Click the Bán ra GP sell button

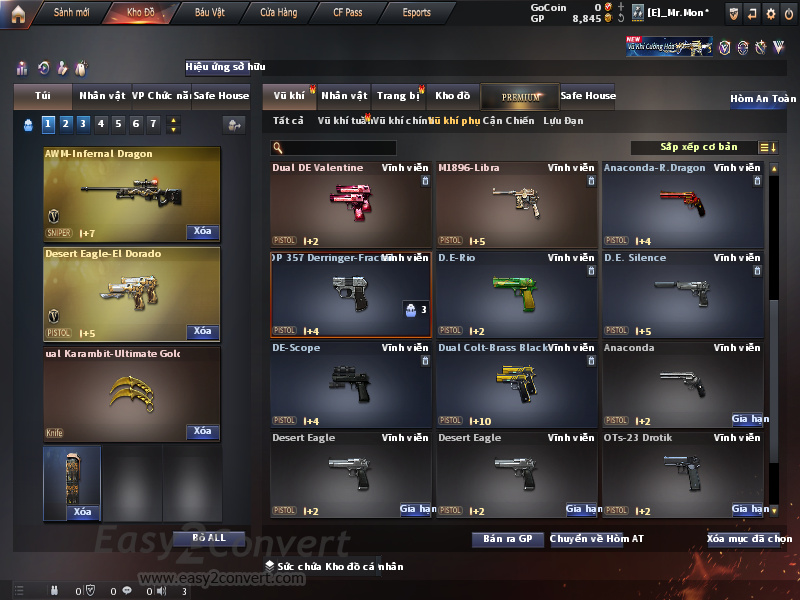tap(508, 539)
